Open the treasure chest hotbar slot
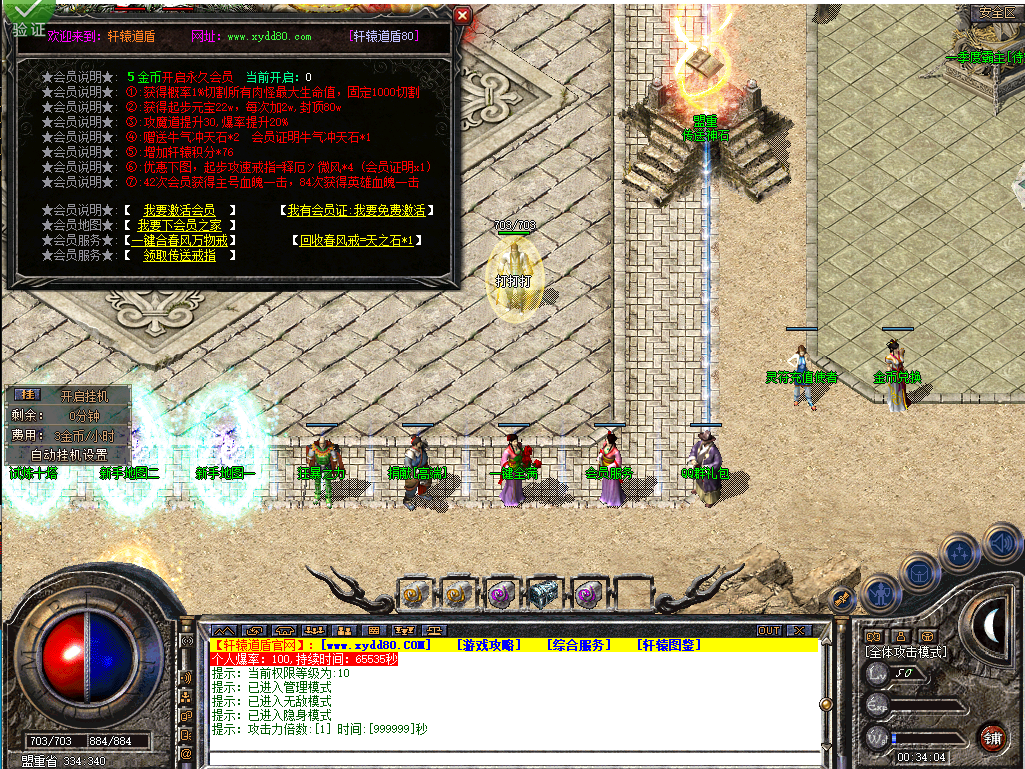This screenshot has width=1025, height=769. [x=544, y=594]
